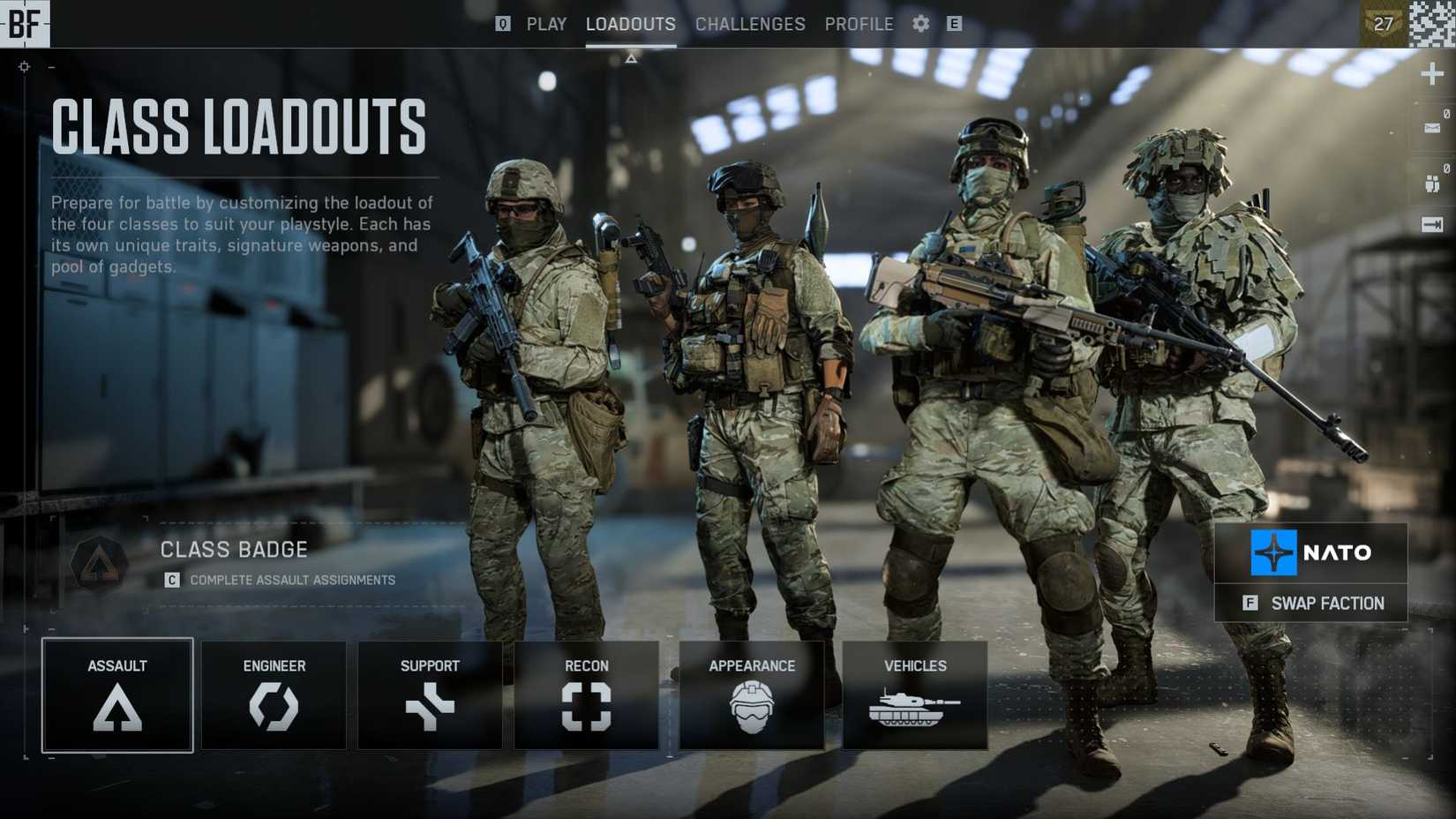Click the rank 27 badge
Image resolution: width=1456 pixels, height=819 pixels.
[x=1384, y=24]
